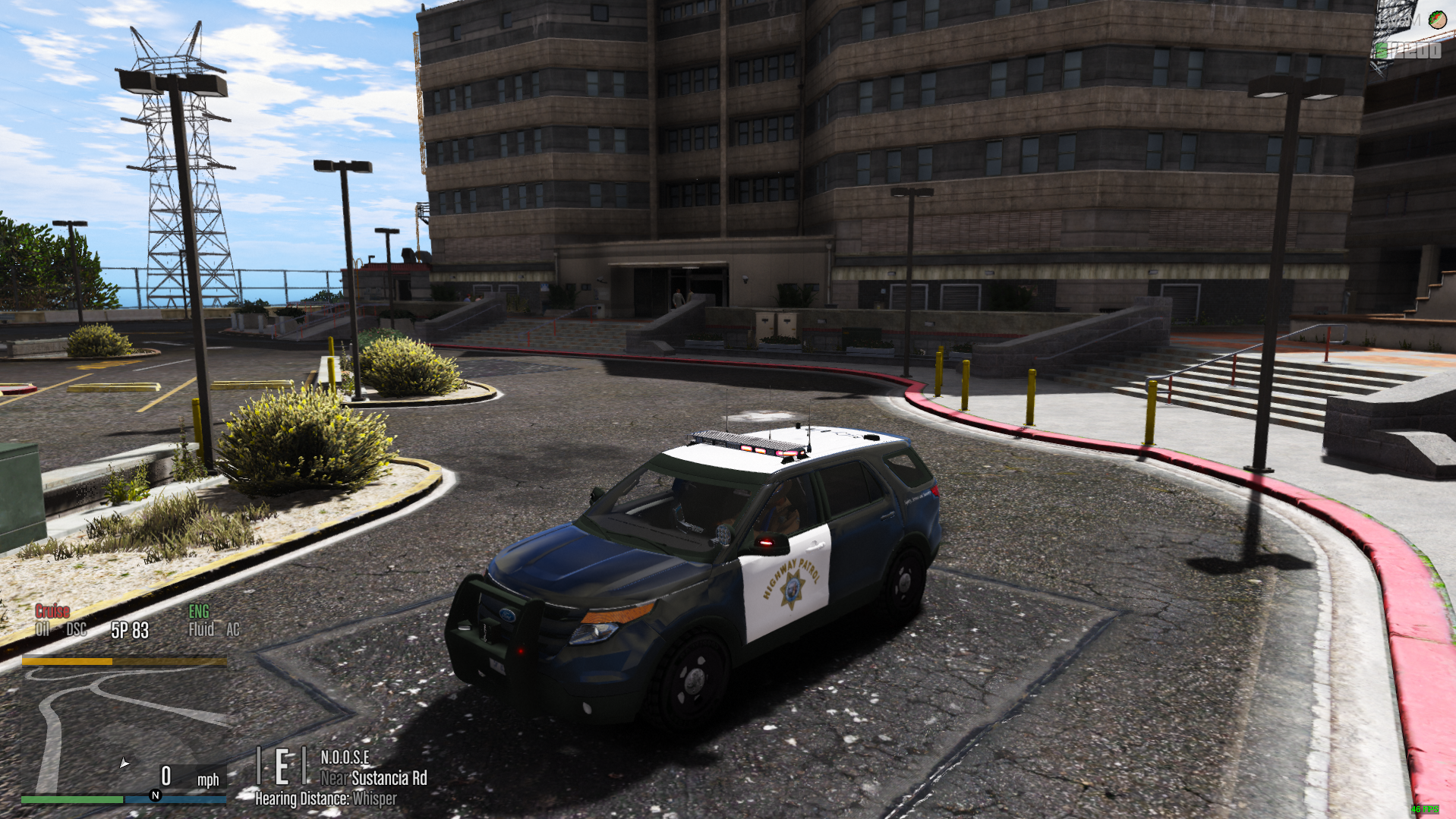Select the Fluid status indicator

(201, 629)
